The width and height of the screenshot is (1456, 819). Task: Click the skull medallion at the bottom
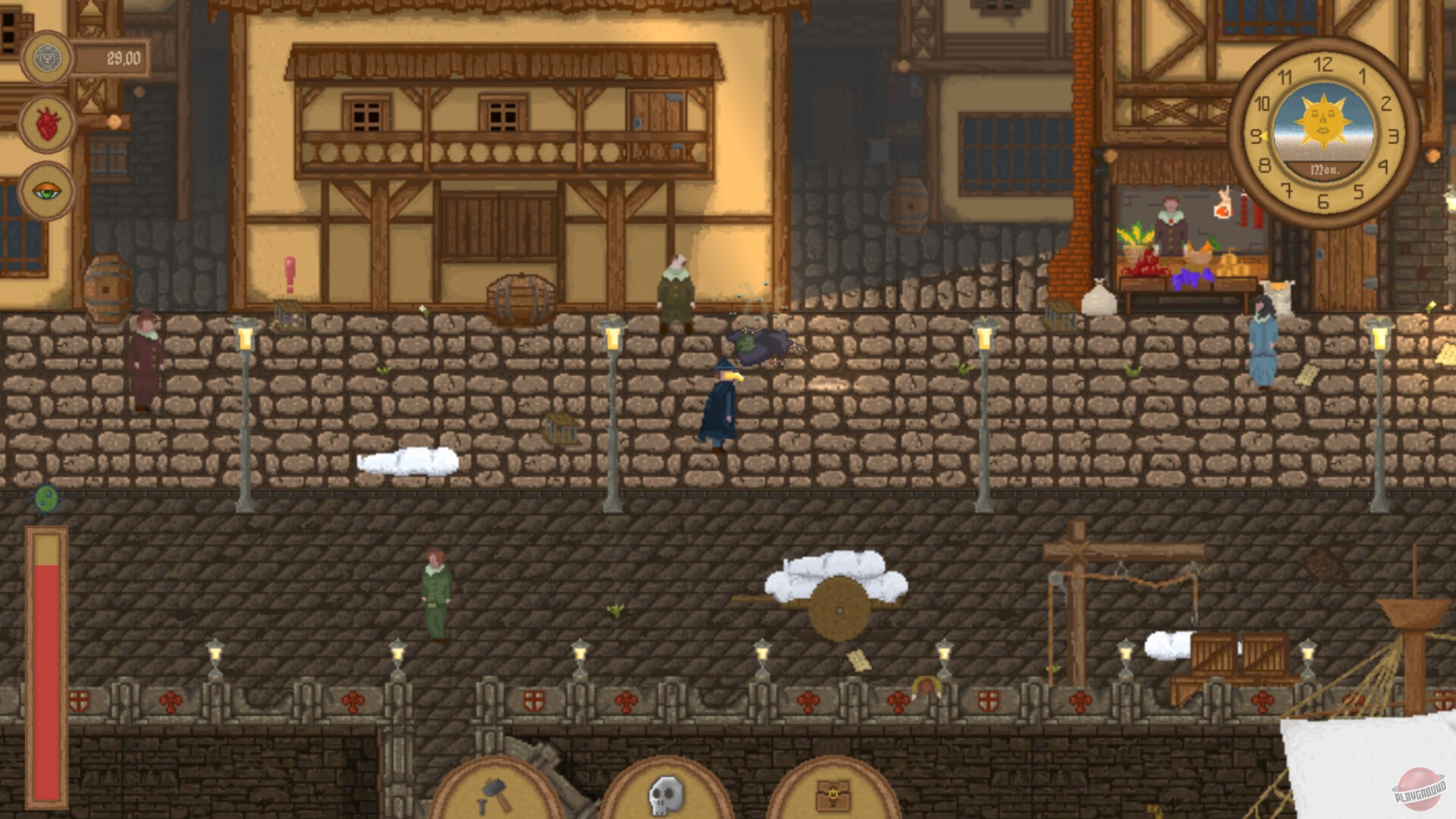tap(665, 795)
